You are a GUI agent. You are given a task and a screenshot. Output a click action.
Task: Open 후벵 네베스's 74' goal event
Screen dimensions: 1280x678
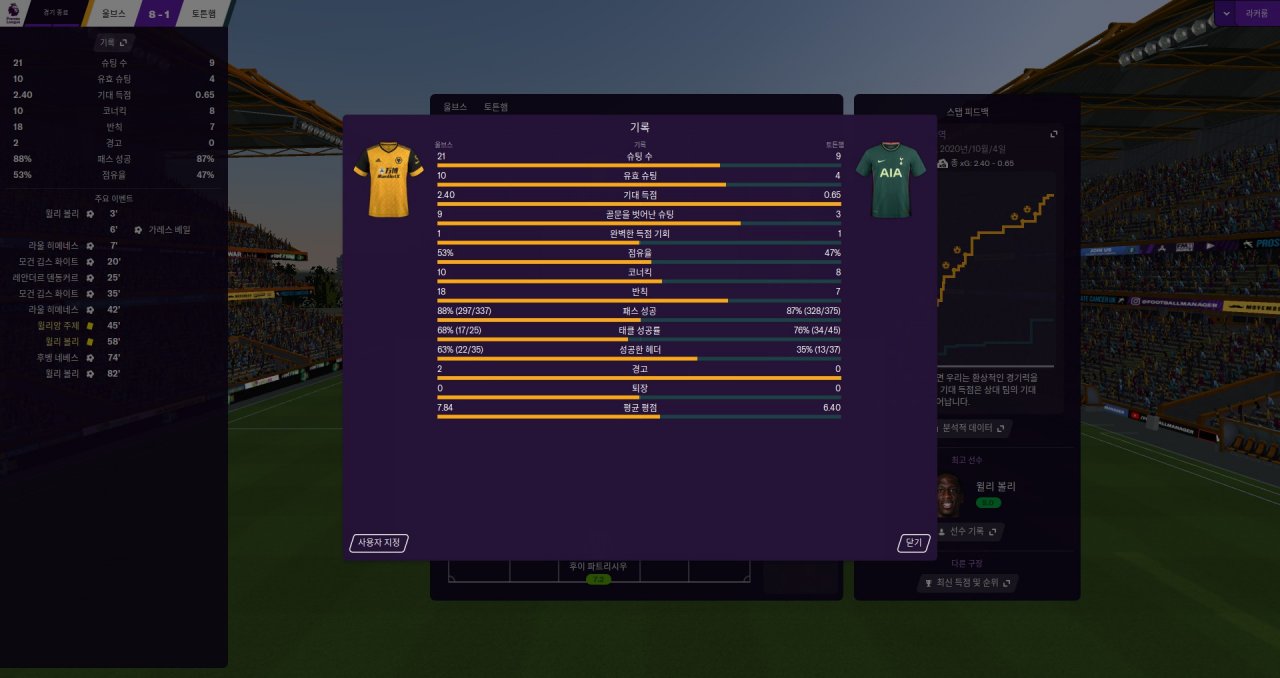tap(58, 357)
